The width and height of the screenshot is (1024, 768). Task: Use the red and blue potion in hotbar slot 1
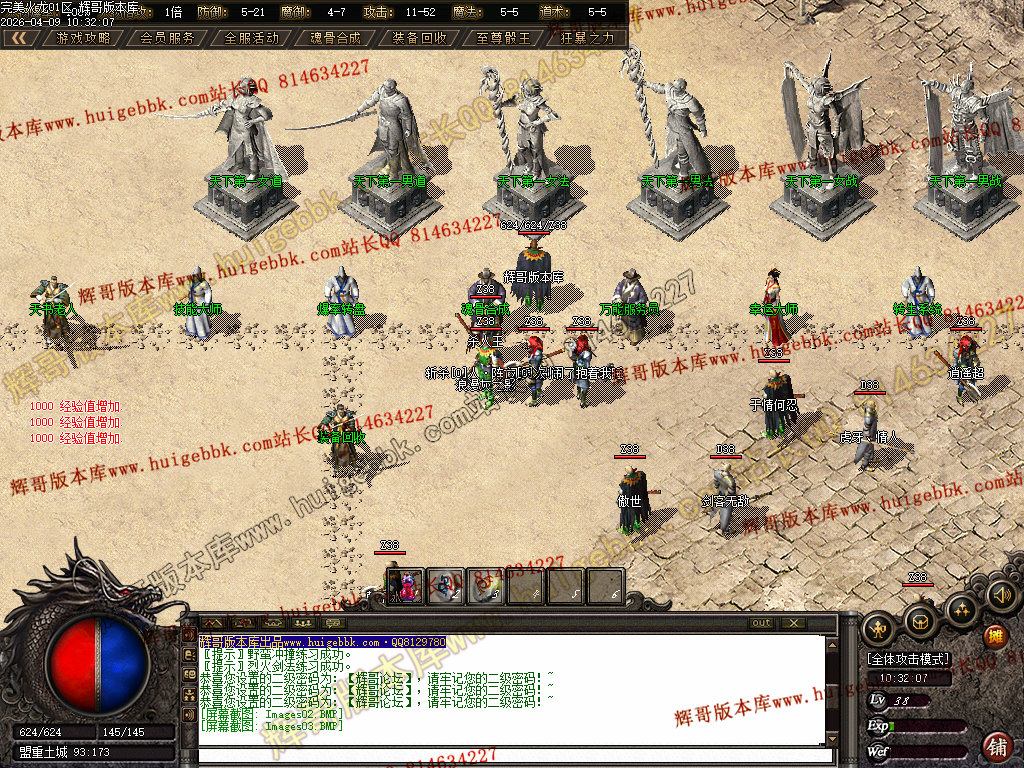406,585
